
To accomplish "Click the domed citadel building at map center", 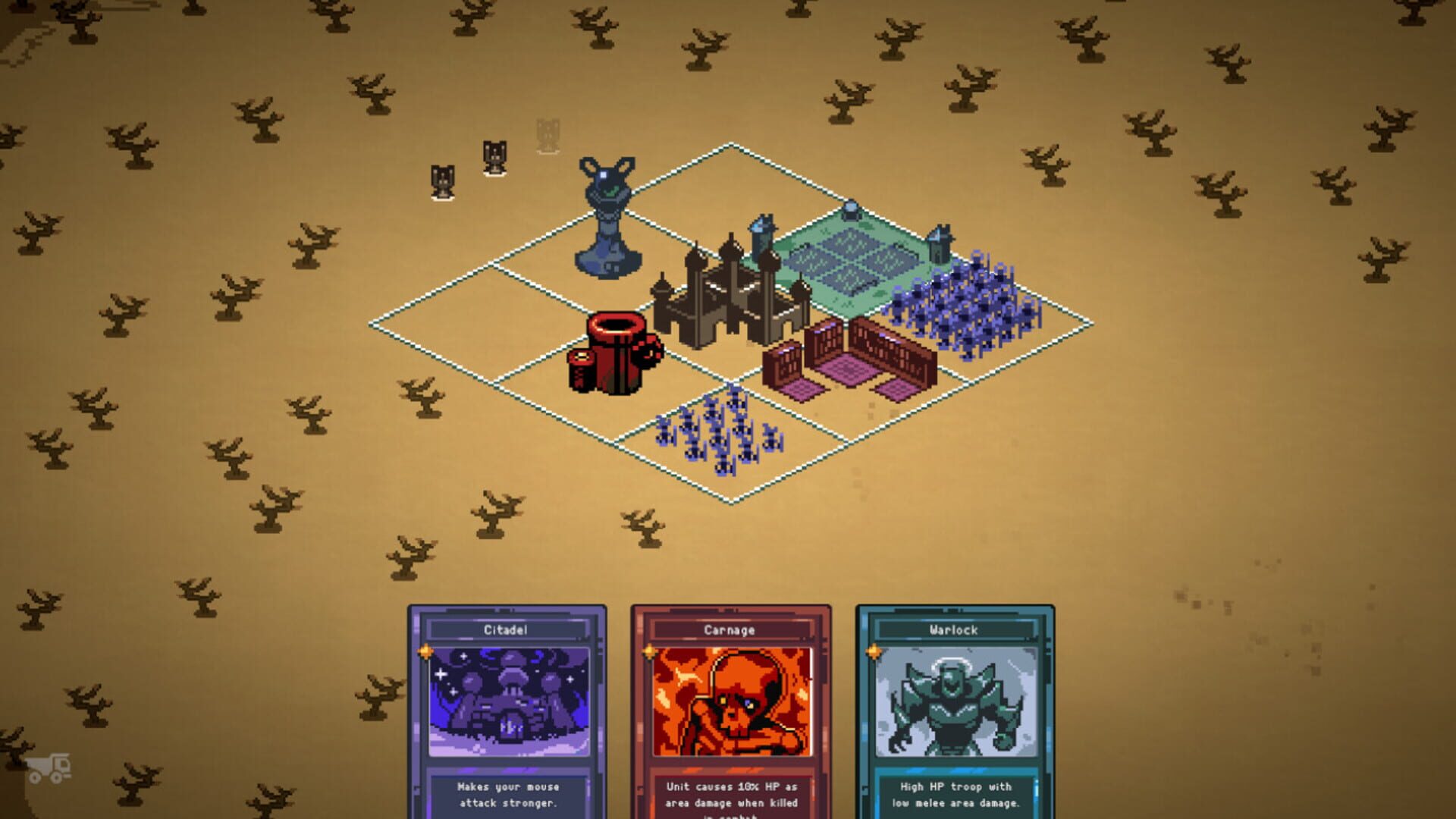I will point(728,303).
